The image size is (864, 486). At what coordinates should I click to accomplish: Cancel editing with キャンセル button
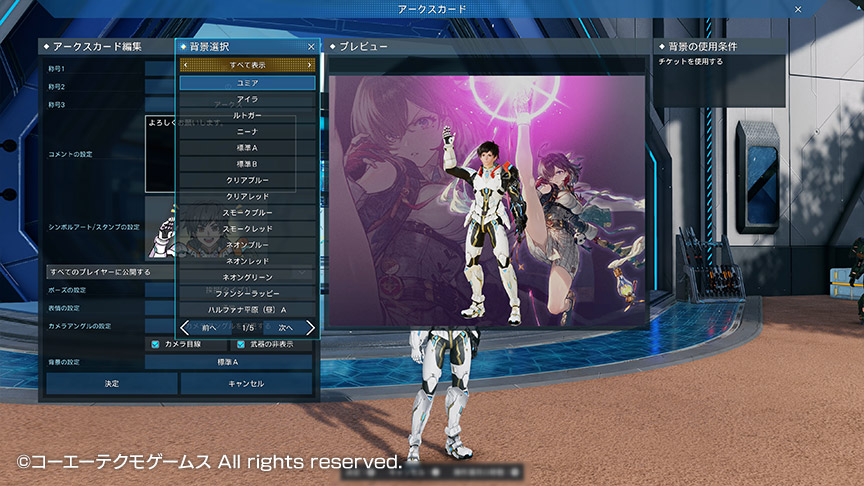(x=246, y=383)
